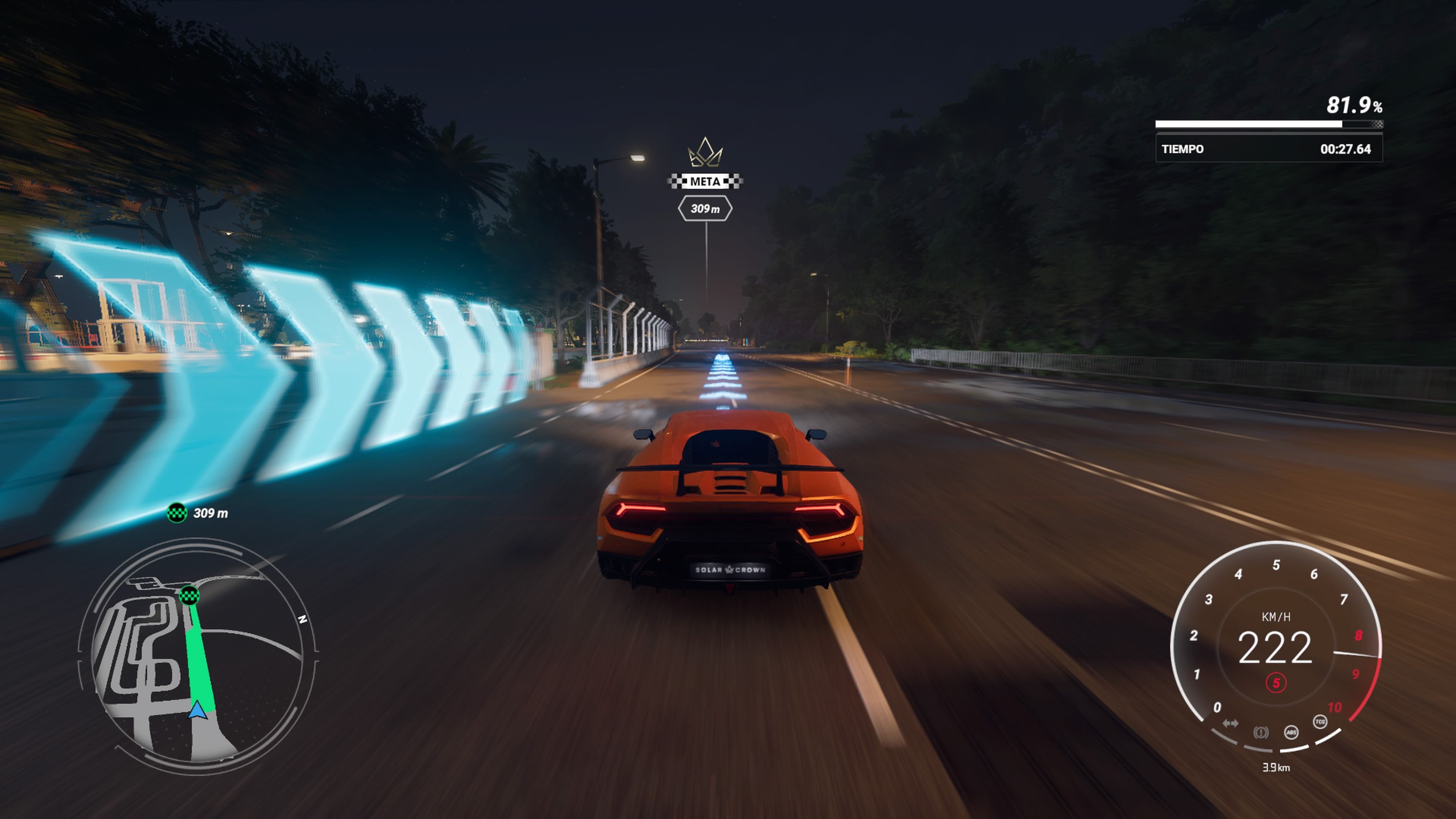Click the ABS indicator on the speedometer
The height and width of the screenshot is (819, 1456).
pos(1291,733)
